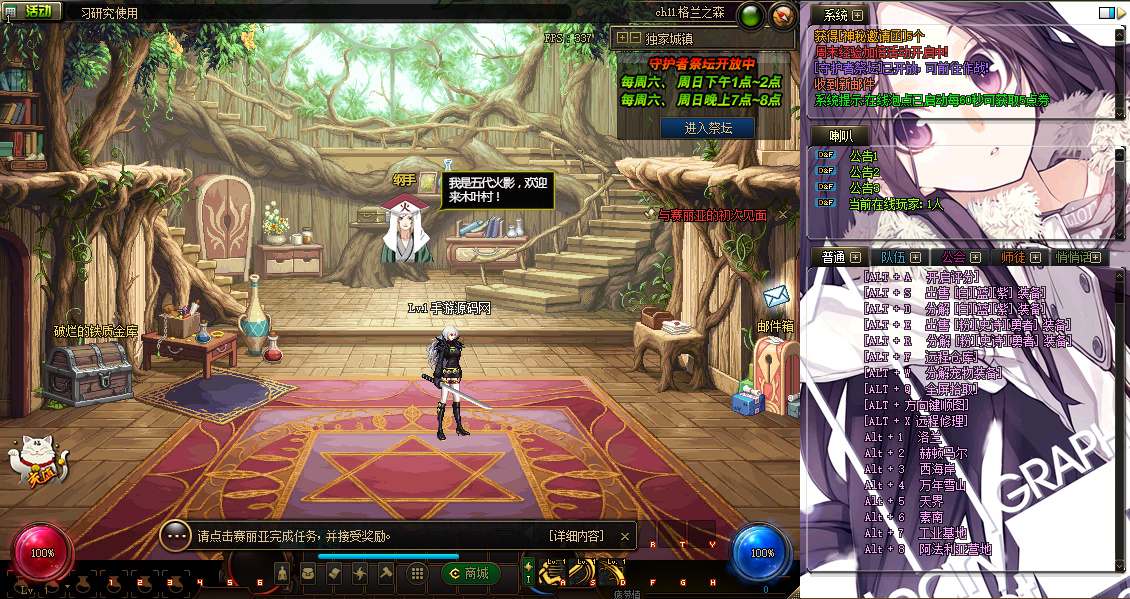The width and height of the screenshot is (1130, 599).
Task: Click the 进入祭坛 button
Action: click(x=707, y=128)
